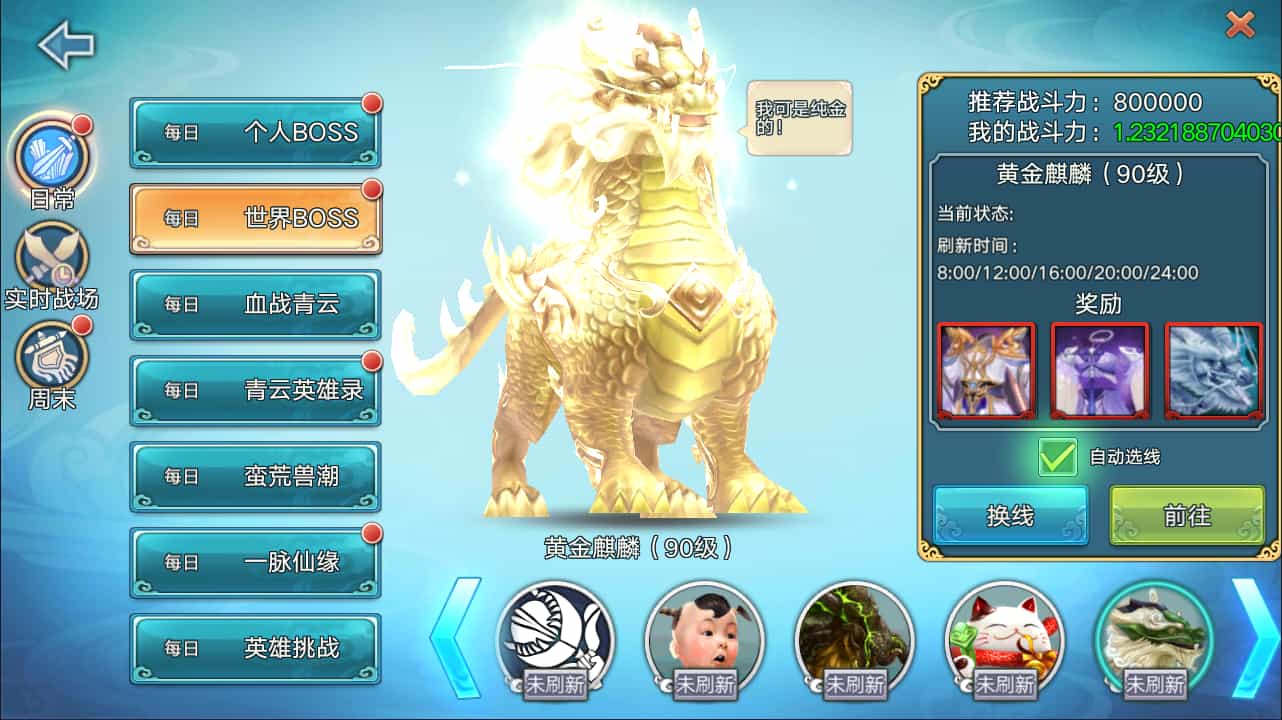Viewport: 1282px width, 720px height.
Task: Switch to the 个人BOSS tab
Action: click(255, 131)
